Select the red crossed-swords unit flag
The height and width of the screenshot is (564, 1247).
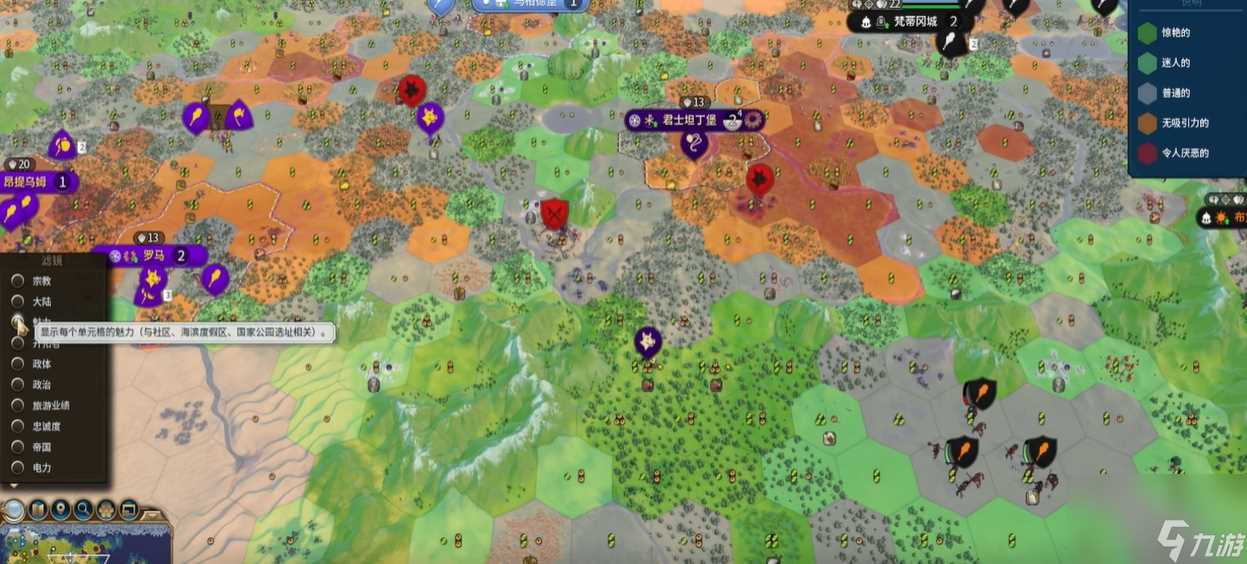[554, 213]
